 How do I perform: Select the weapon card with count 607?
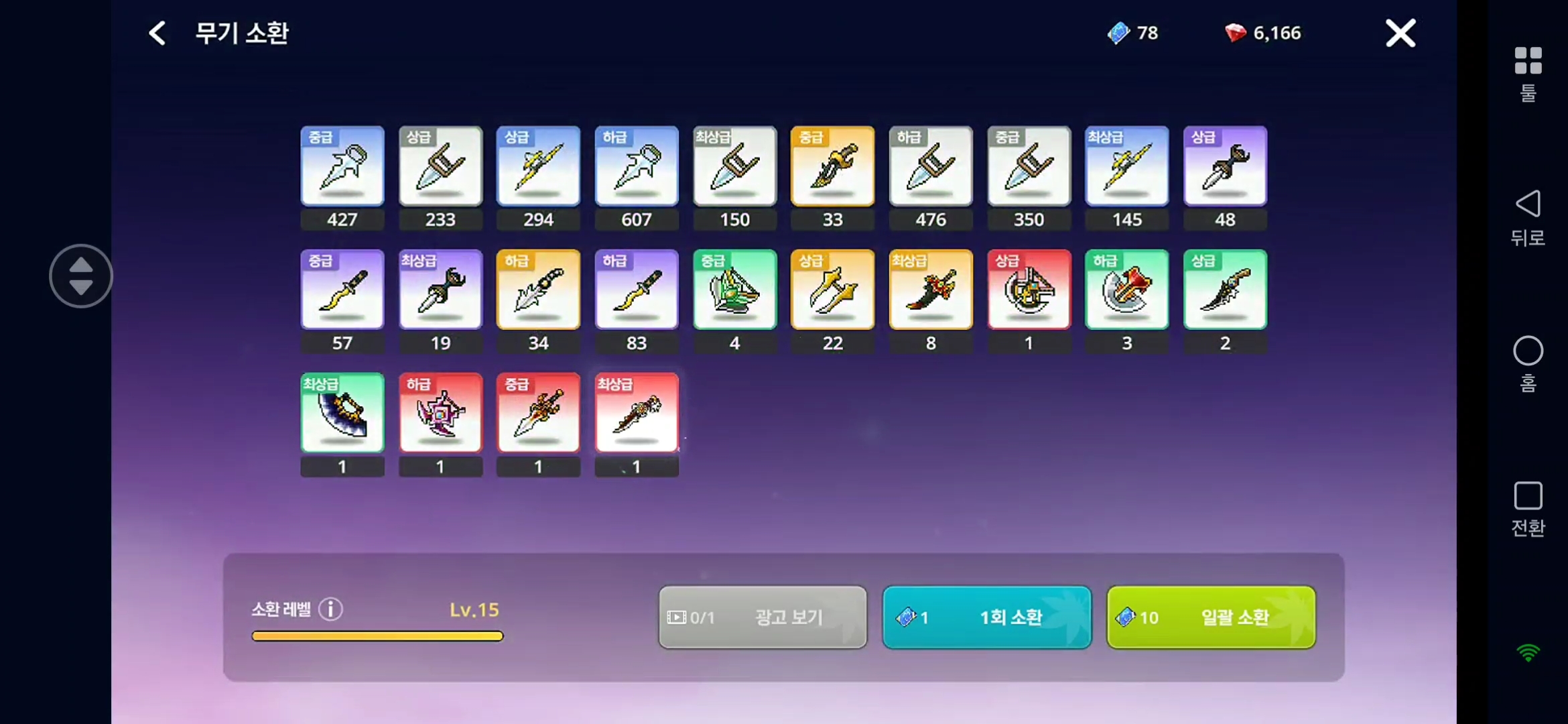(x=637, y=166)
